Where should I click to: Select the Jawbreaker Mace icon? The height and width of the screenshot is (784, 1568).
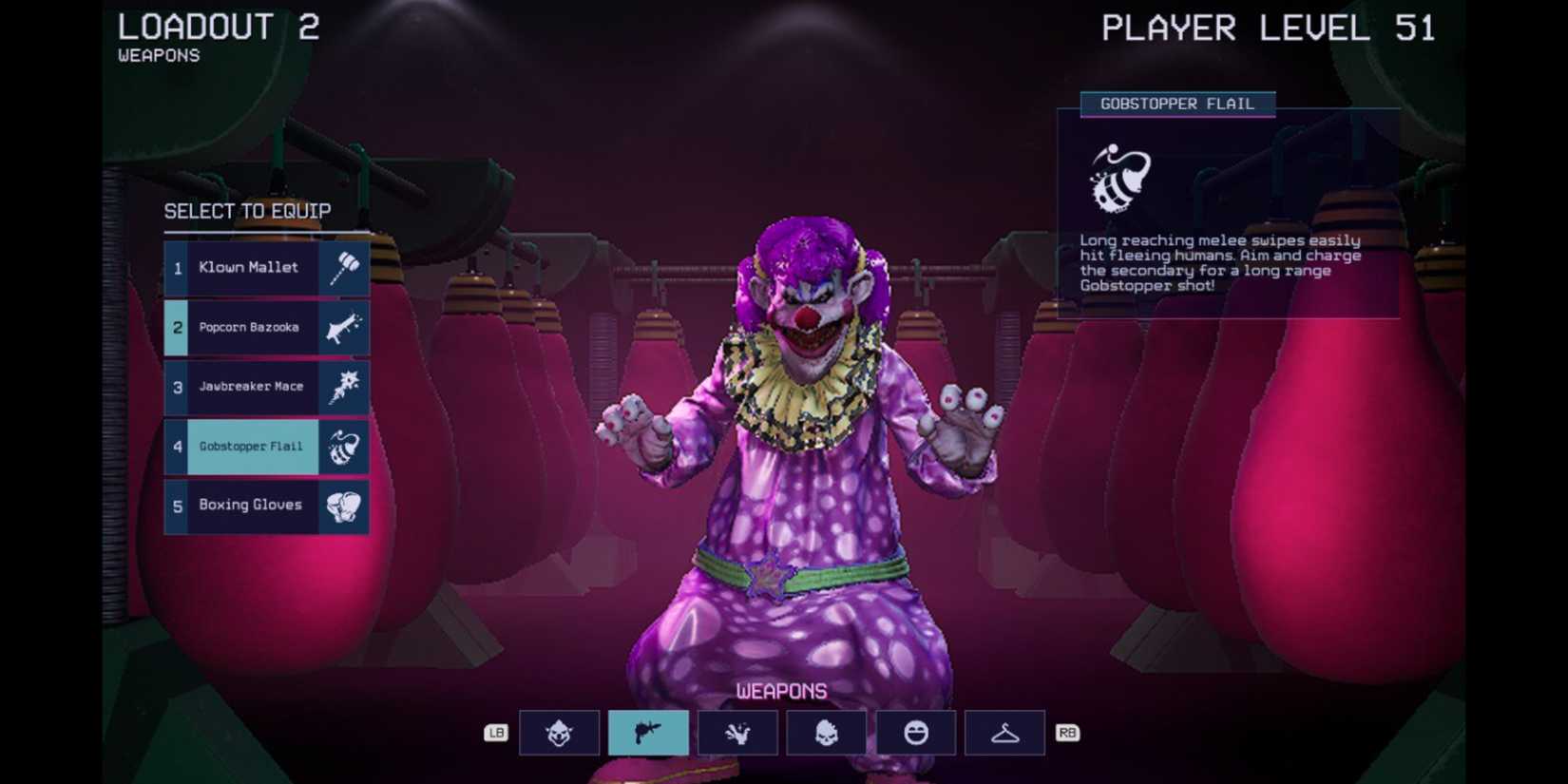[343, 386]
